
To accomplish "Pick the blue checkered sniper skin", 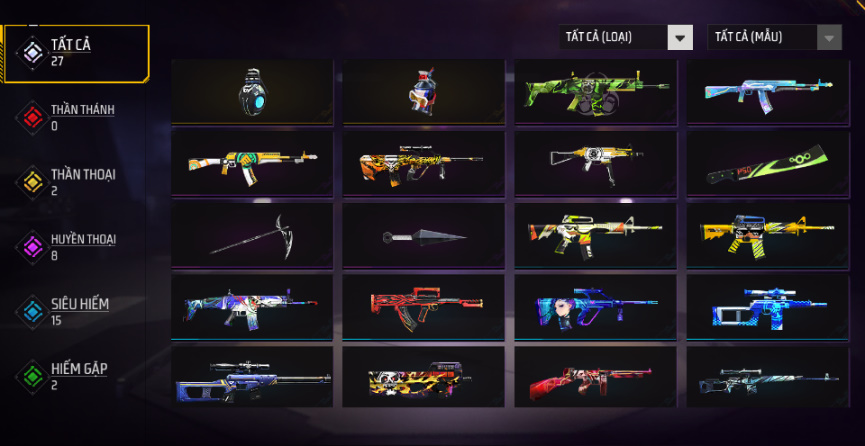I will [x=767, y=305].
